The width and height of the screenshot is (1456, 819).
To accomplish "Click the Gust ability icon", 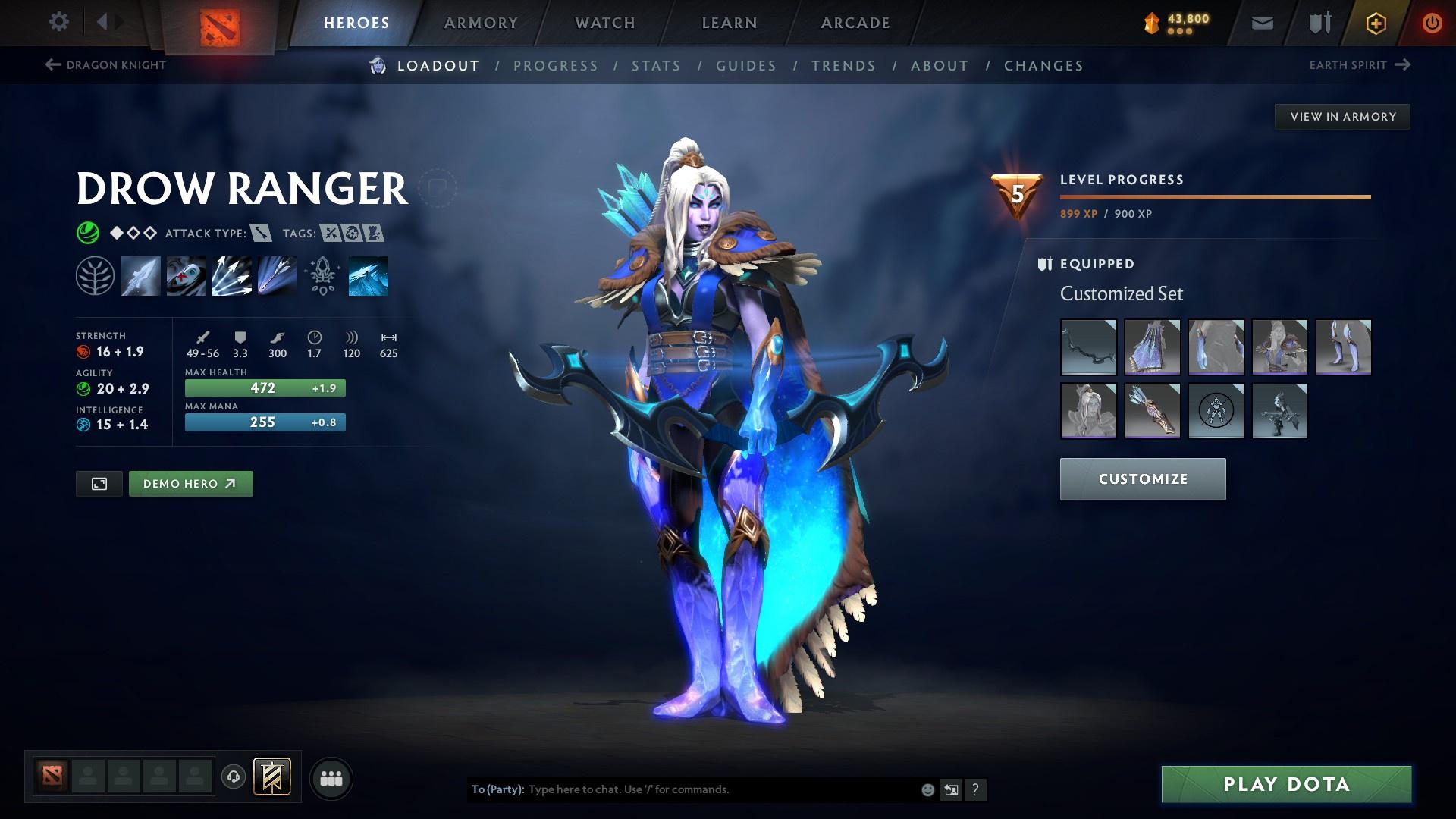I will (186, 275).
